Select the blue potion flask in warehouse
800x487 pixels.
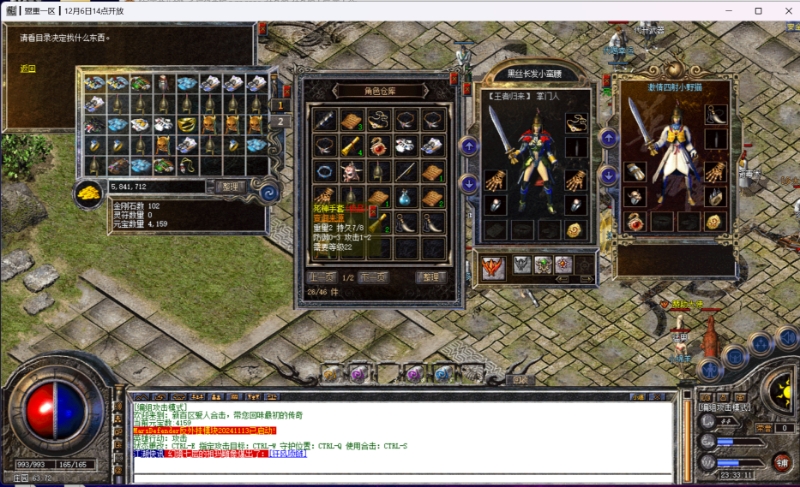(404, 197)
